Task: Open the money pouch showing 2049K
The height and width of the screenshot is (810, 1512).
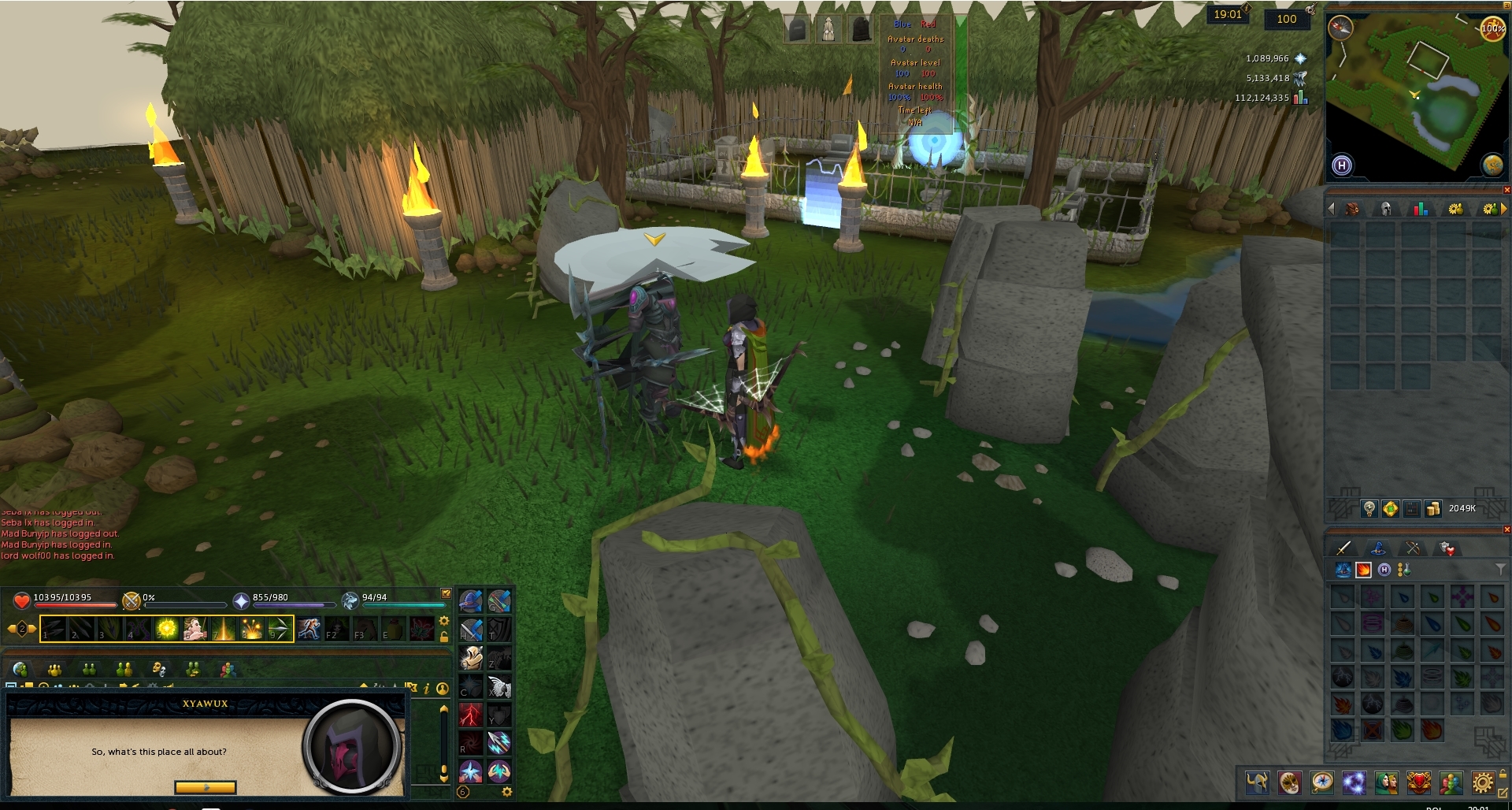Action: point(1433,509)
